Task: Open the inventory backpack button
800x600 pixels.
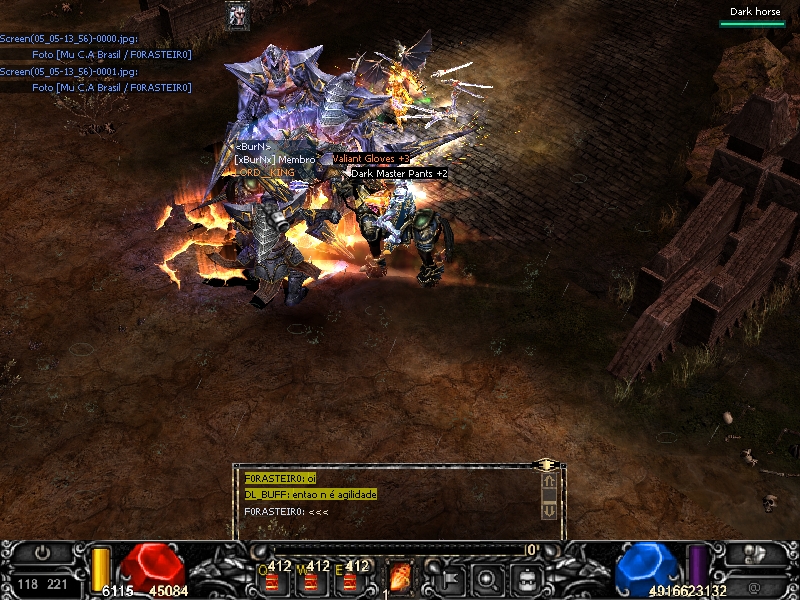Action: 527,577
